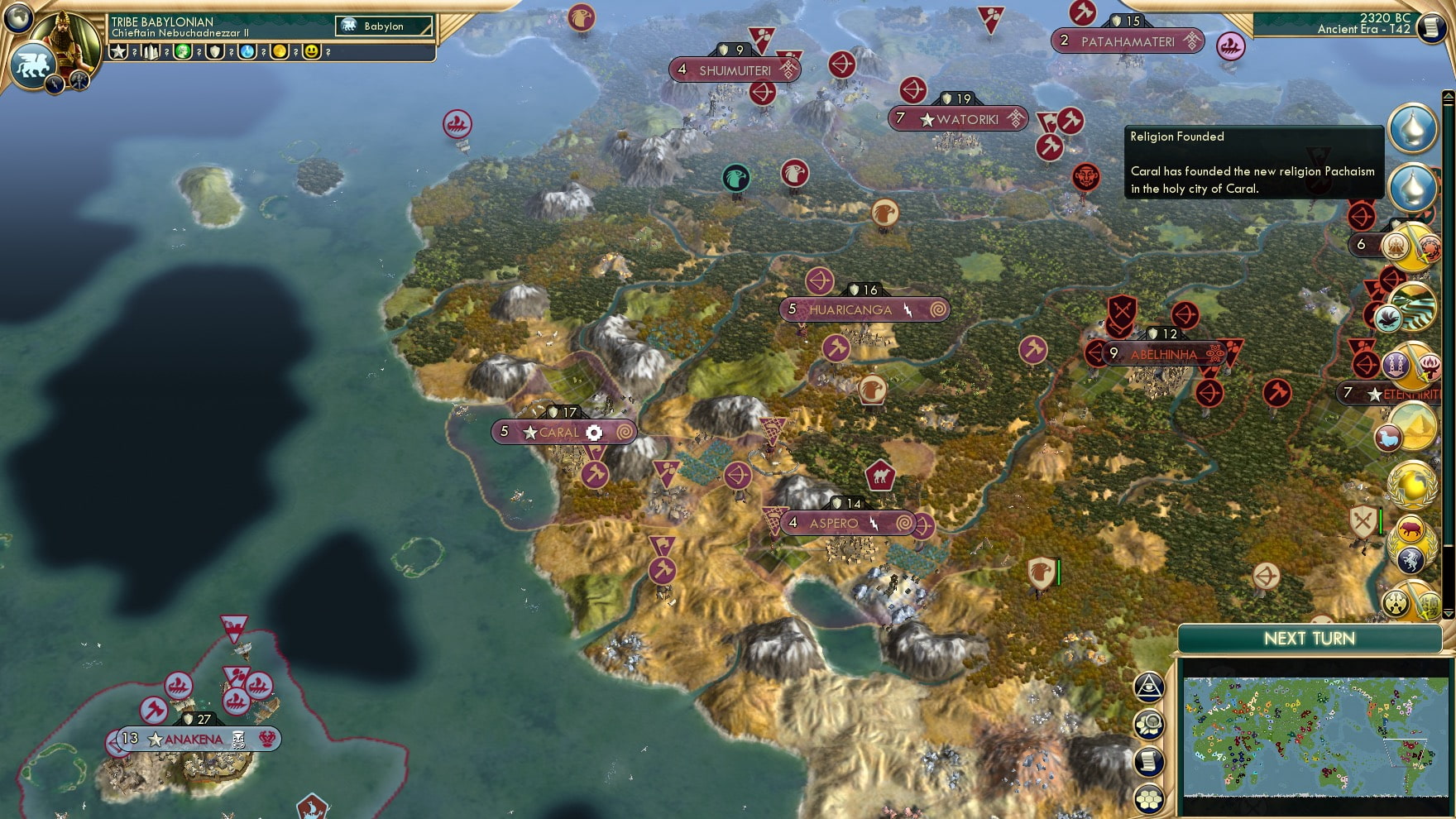Image resolution: width=1456 pixels, height=819 pixels.
Task: Open Caral's production with the gear icon
Action: 596,432
